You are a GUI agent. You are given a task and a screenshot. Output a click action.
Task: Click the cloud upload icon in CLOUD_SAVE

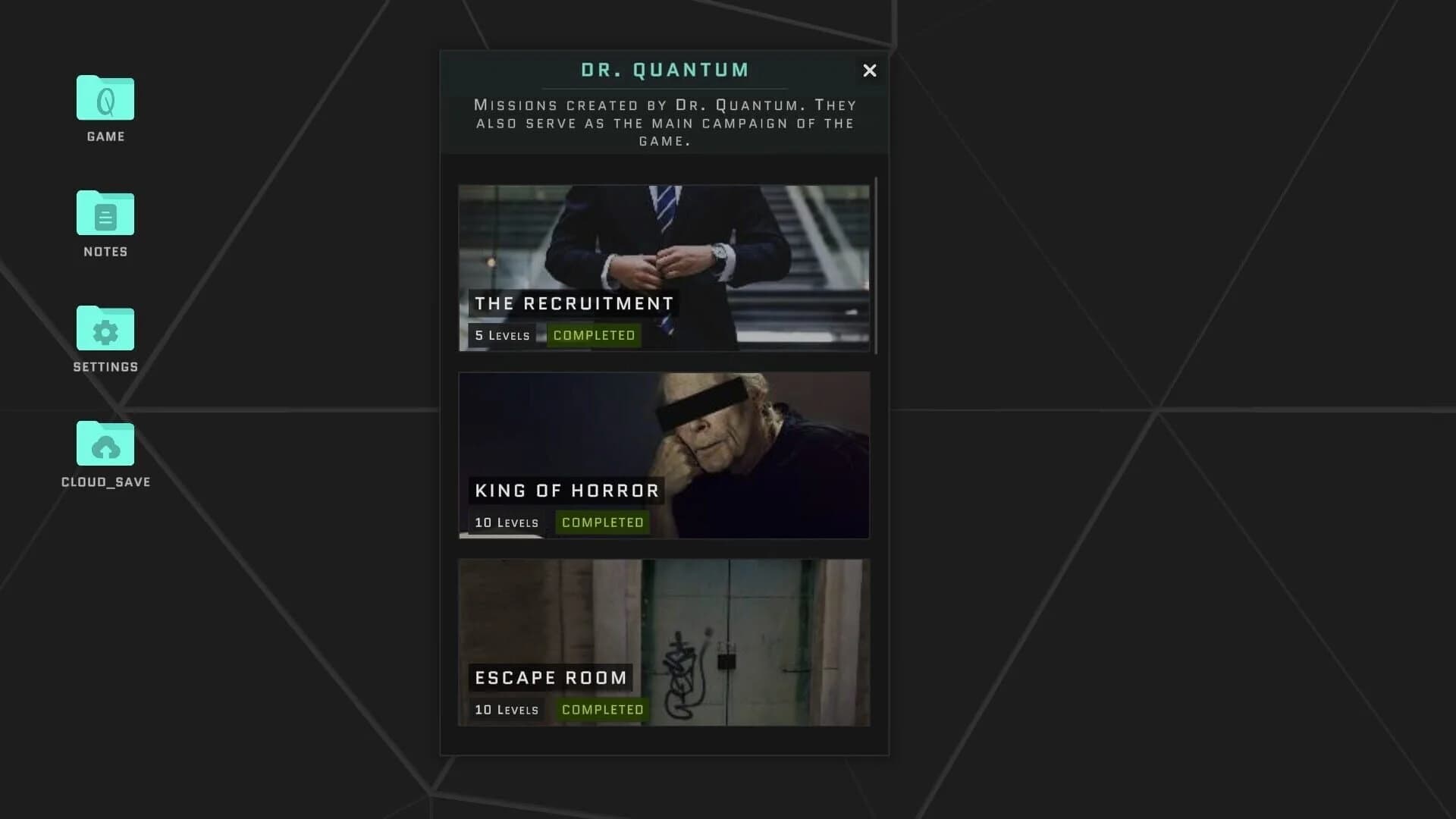tap(106, 447)
